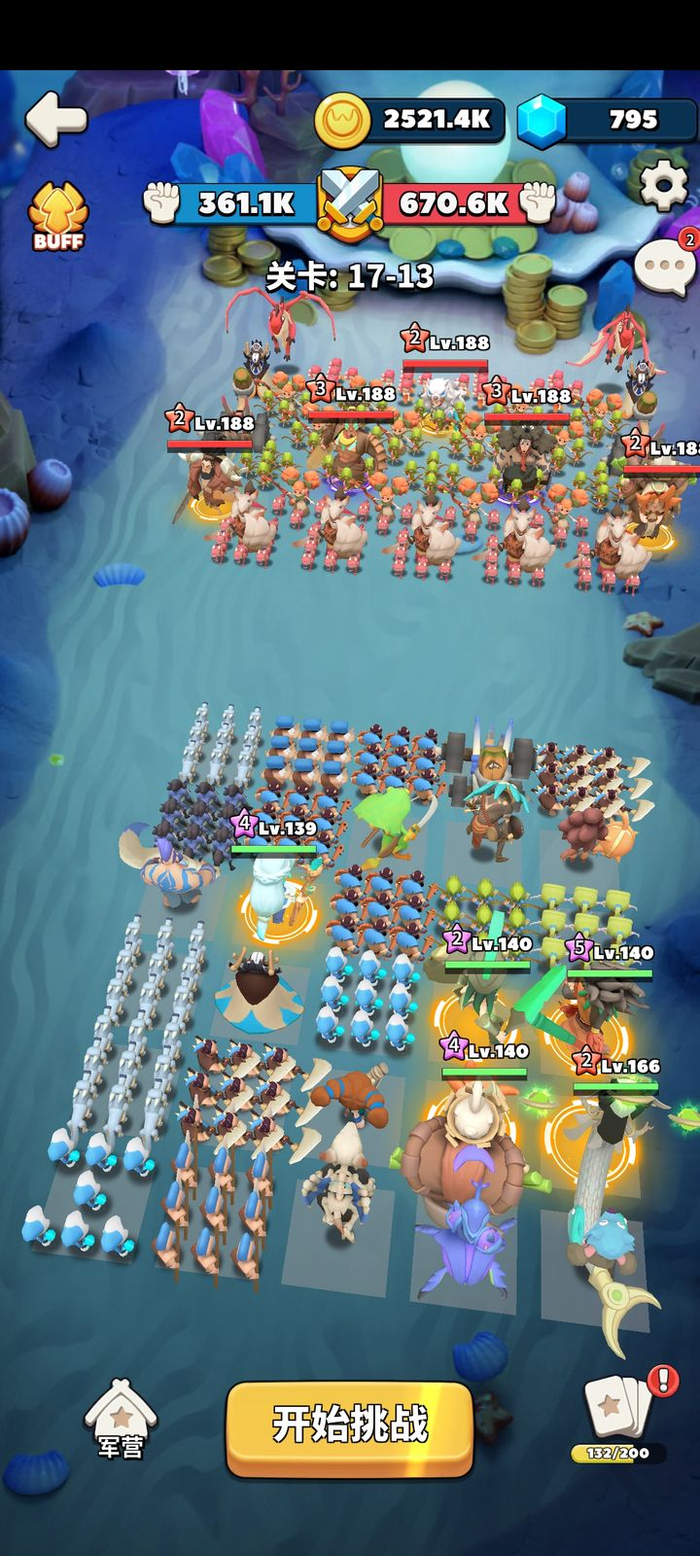Screen dimensions: 700x1556
Task: Tap the gold coin currency counter
Action: [410, 120]
